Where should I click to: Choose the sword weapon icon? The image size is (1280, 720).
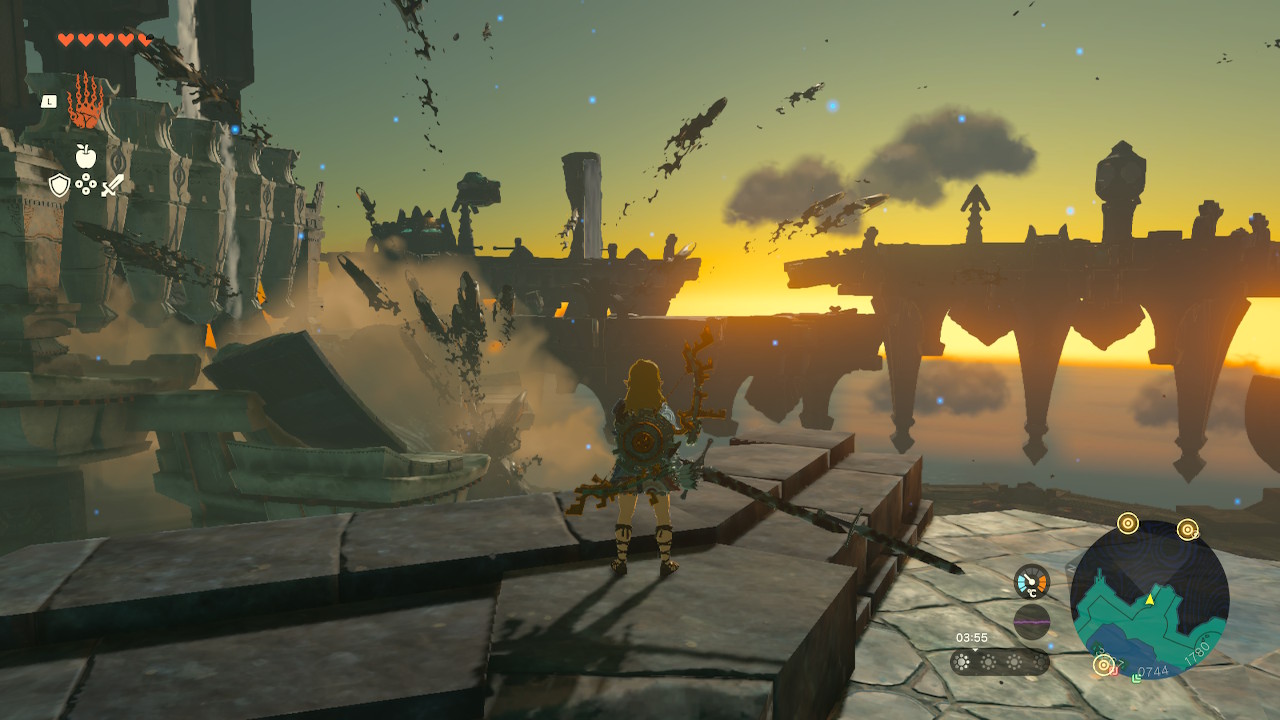[x=112, y=185]
